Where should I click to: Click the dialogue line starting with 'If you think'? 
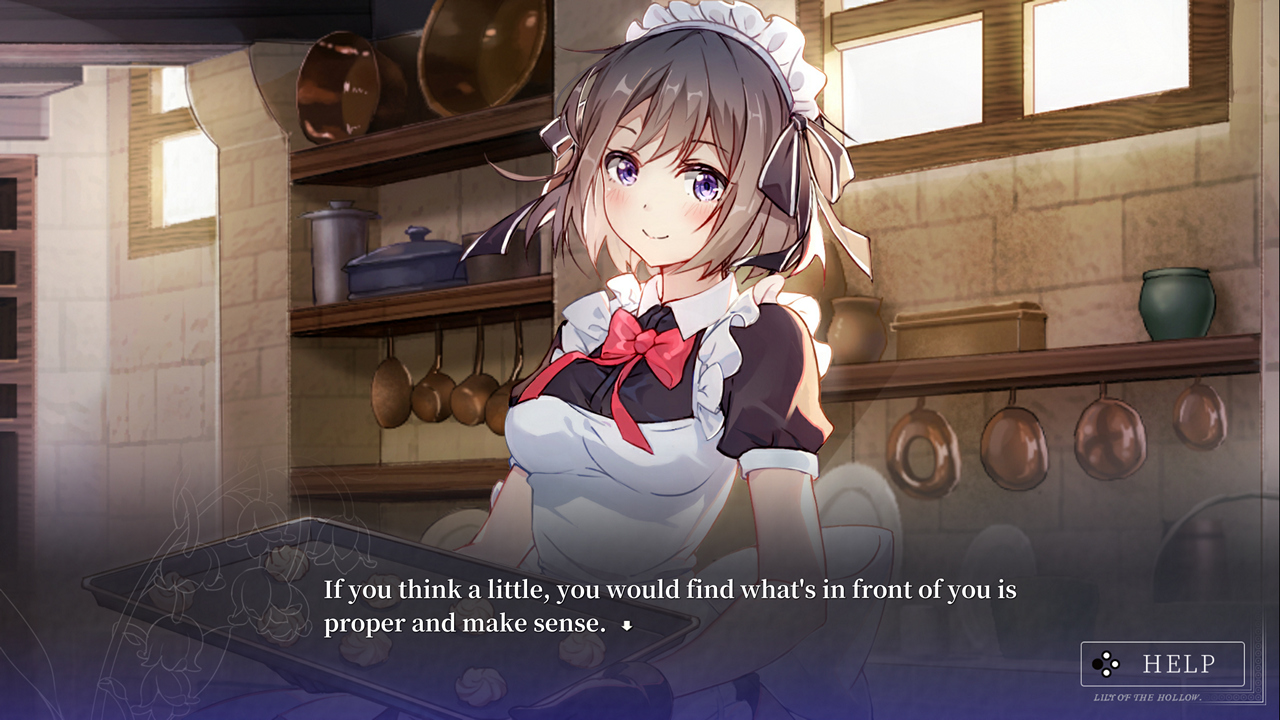(x=660, y=590)
